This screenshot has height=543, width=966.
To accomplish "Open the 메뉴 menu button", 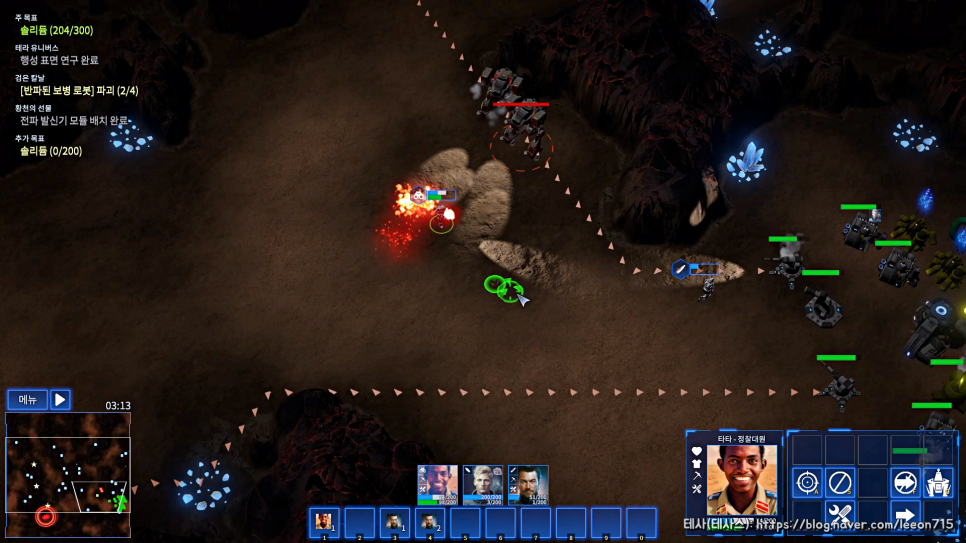I will 27,400.
